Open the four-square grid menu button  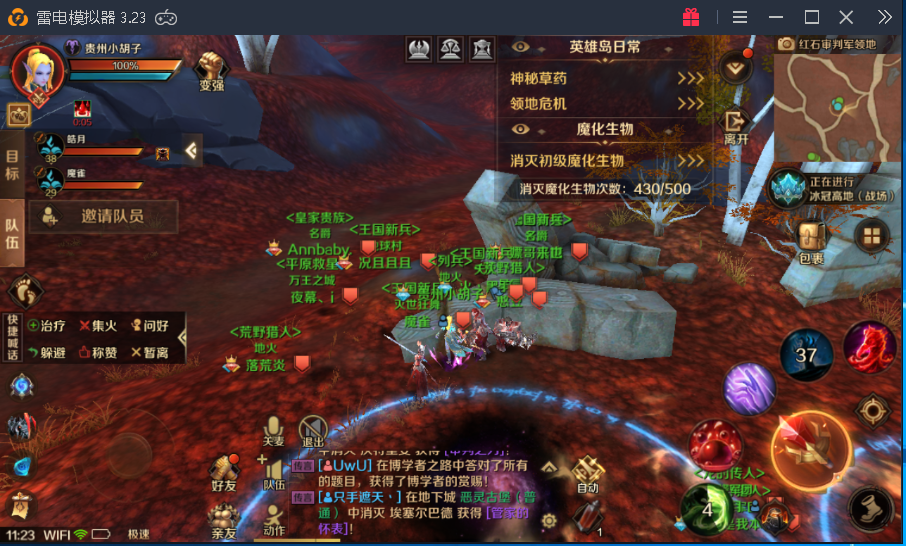point(872,236)
